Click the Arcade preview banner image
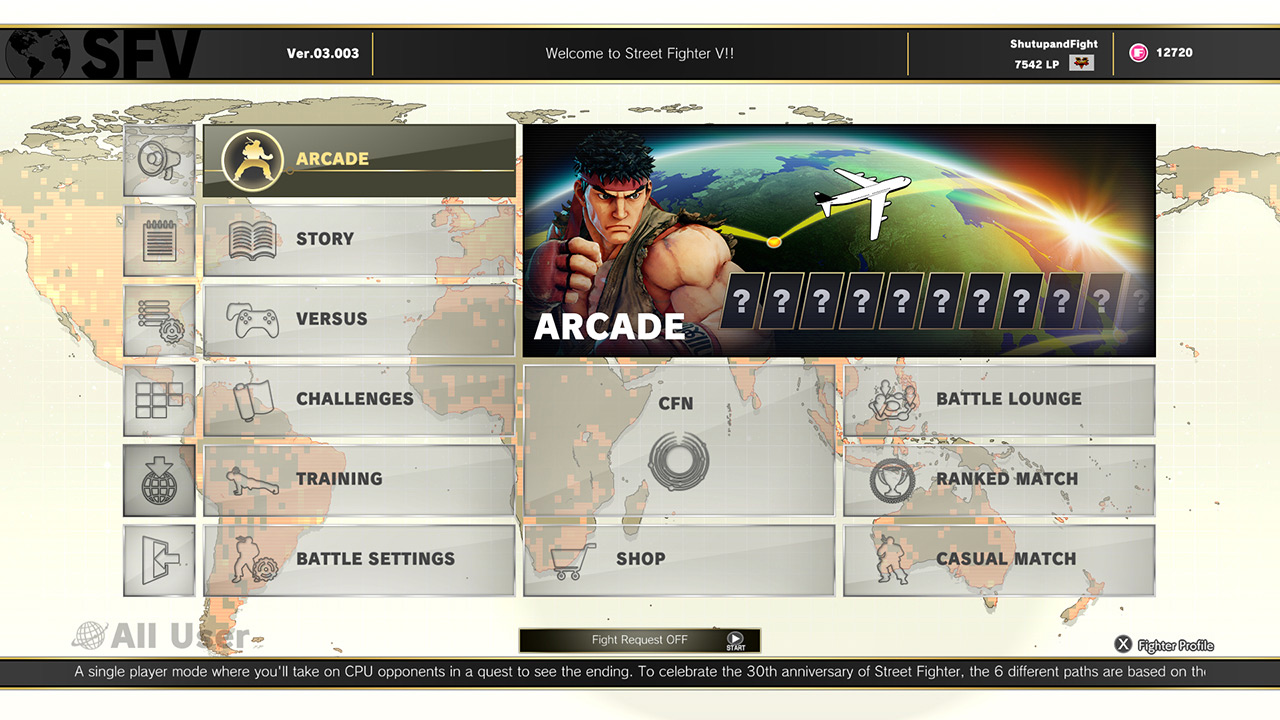 pos(838,238)
